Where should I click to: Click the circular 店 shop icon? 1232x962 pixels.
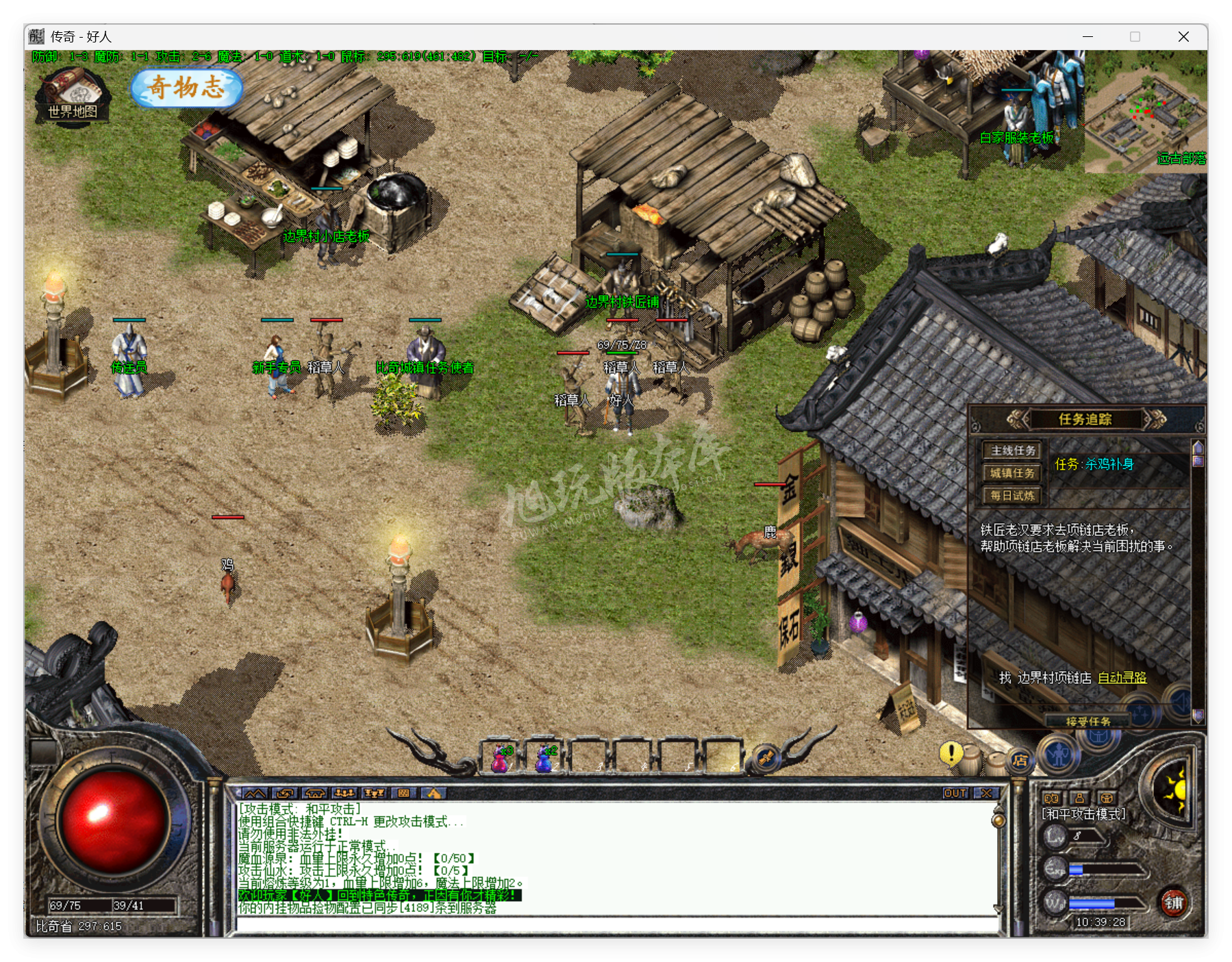(1020, 760)
